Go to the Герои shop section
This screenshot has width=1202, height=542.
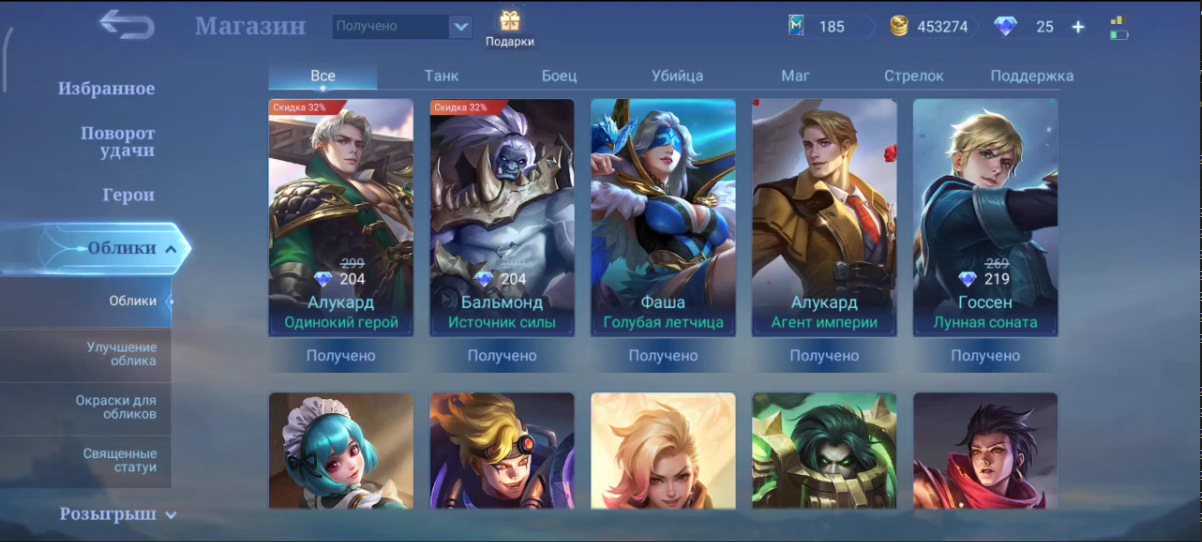pos(128,195)
